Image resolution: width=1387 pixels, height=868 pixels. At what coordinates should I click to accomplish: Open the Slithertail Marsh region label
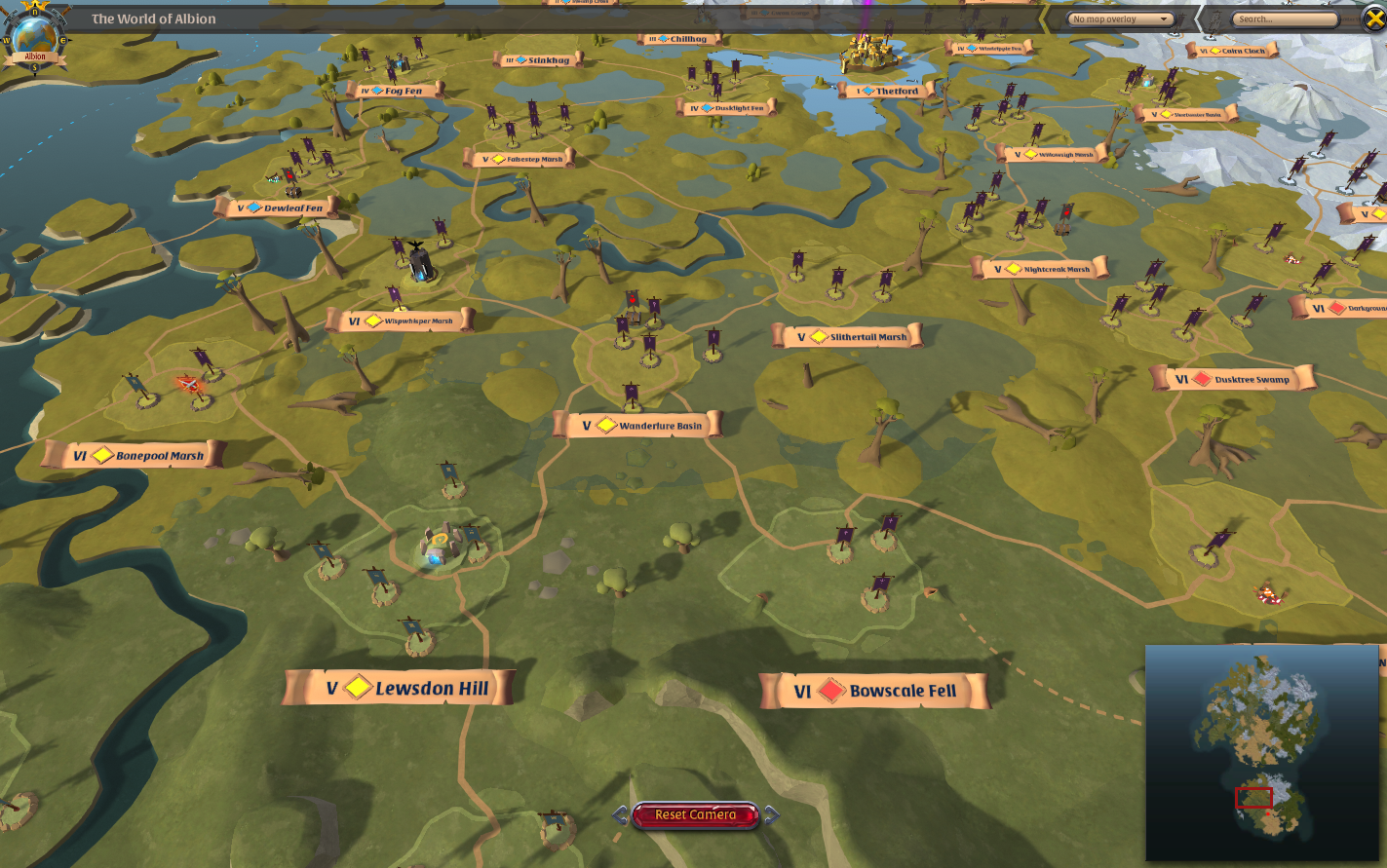point(846,337)
